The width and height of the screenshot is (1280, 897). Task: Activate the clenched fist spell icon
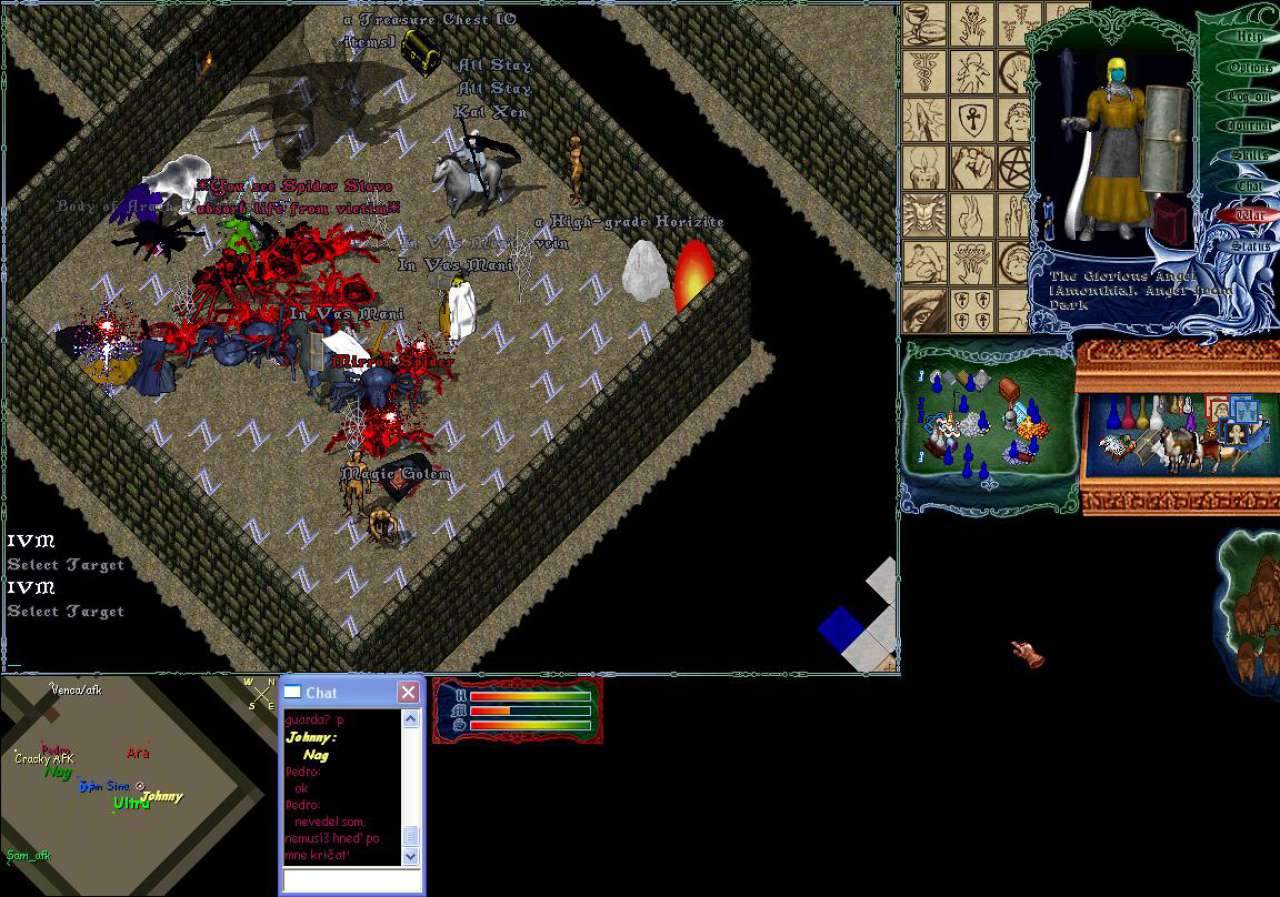tap(973, 167)
